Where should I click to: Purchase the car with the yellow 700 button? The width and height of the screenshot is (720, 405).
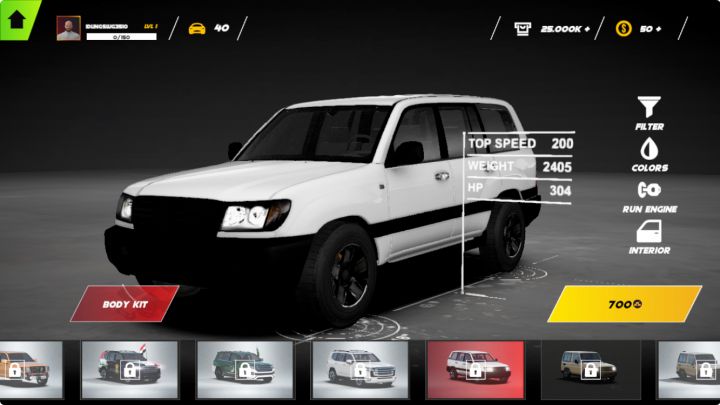tap(624, 303)
